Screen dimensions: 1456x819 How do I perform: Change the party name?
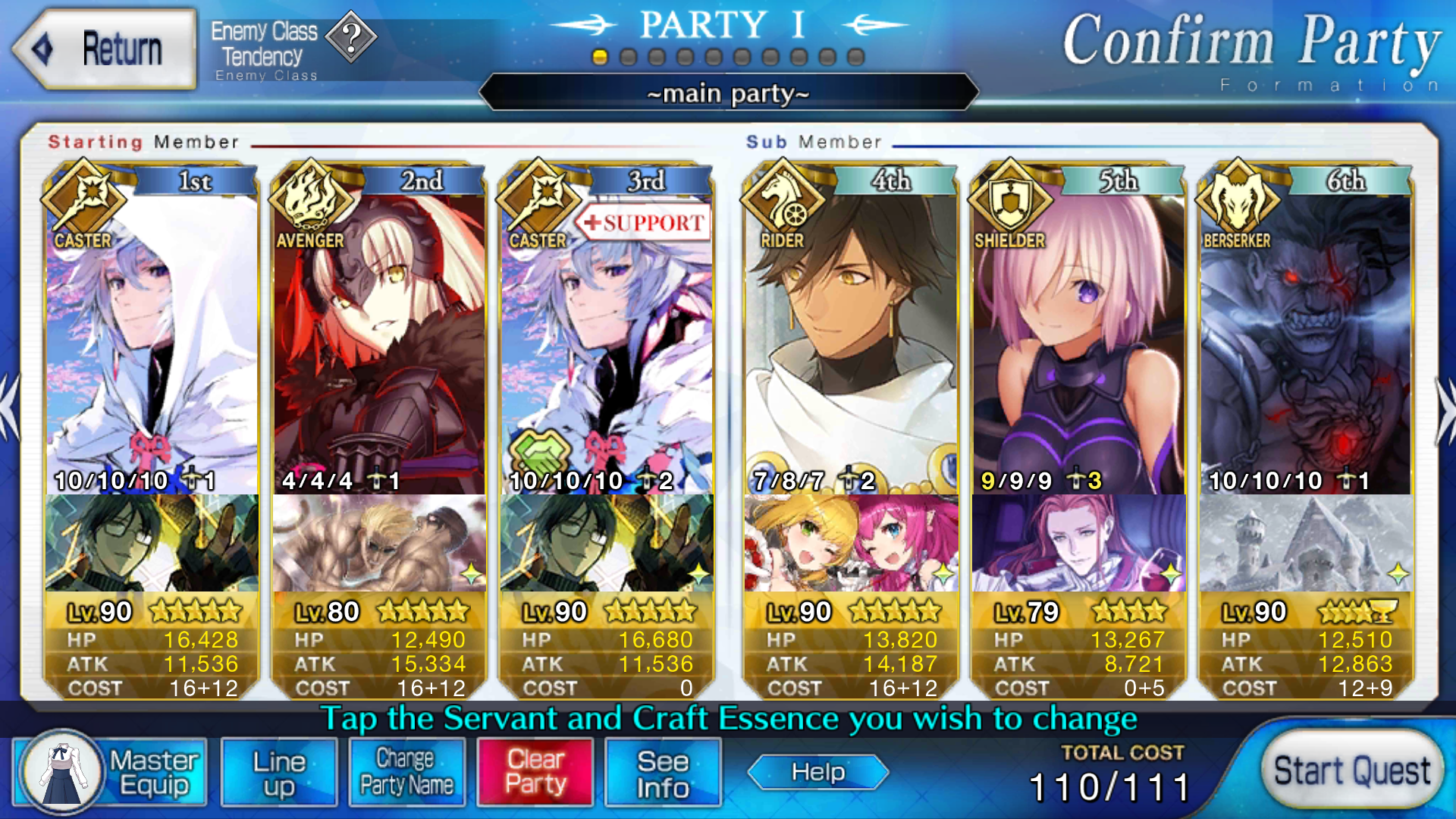tap(406, 772)
